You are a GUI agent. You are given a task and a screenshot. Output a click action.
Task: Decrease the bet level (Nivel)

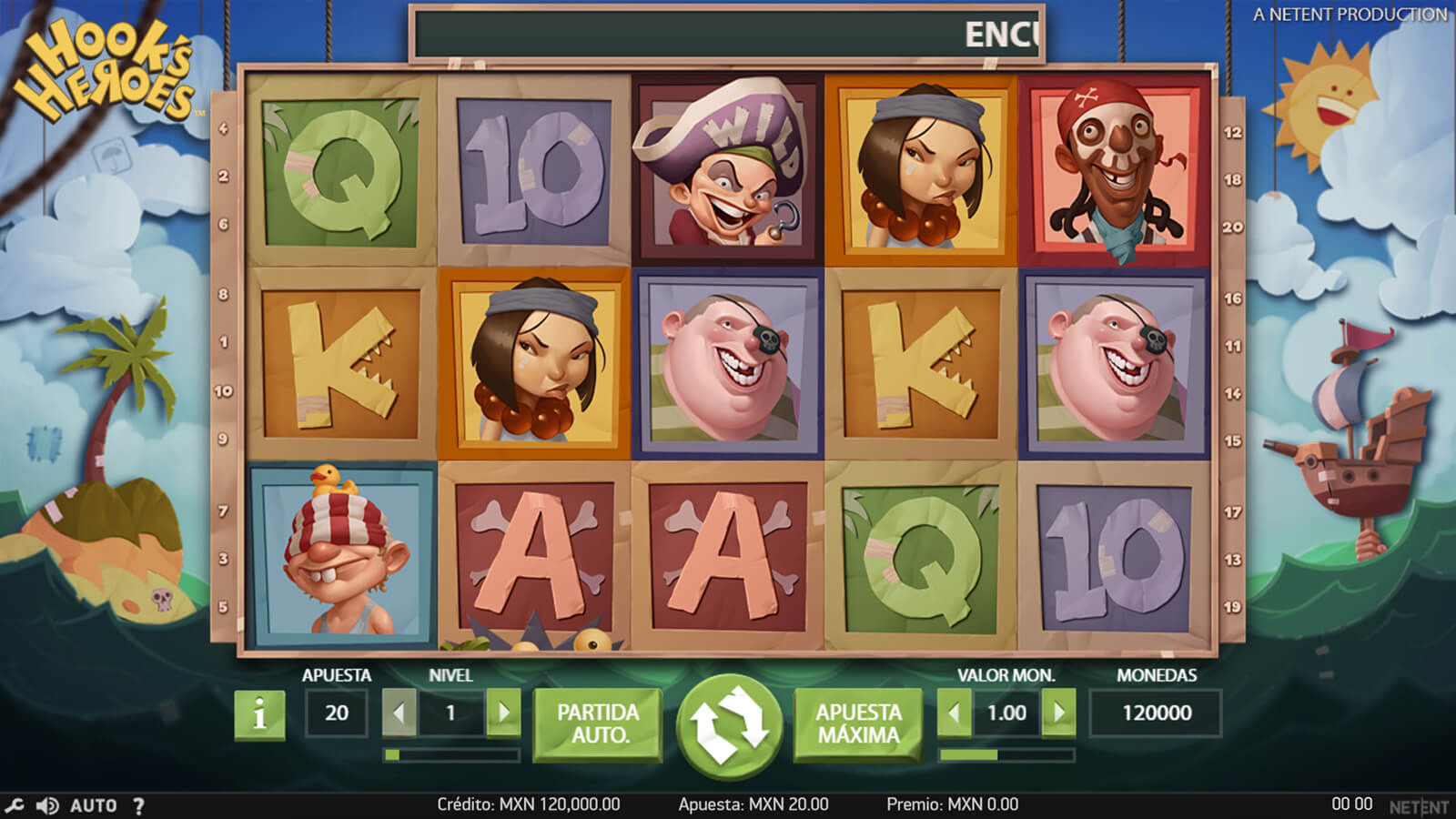point(399,713)
